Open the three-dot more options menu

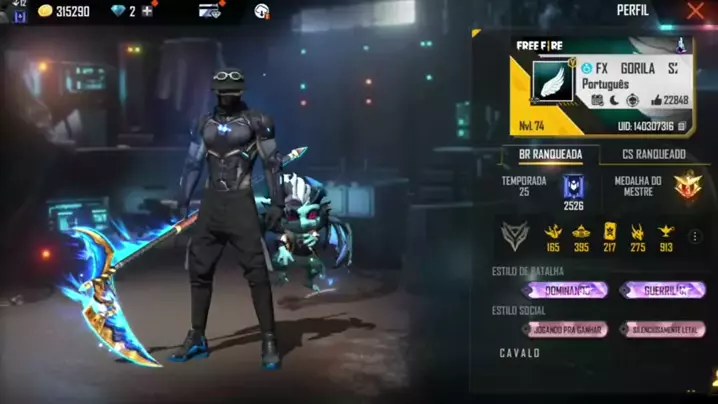pos(695,237)
